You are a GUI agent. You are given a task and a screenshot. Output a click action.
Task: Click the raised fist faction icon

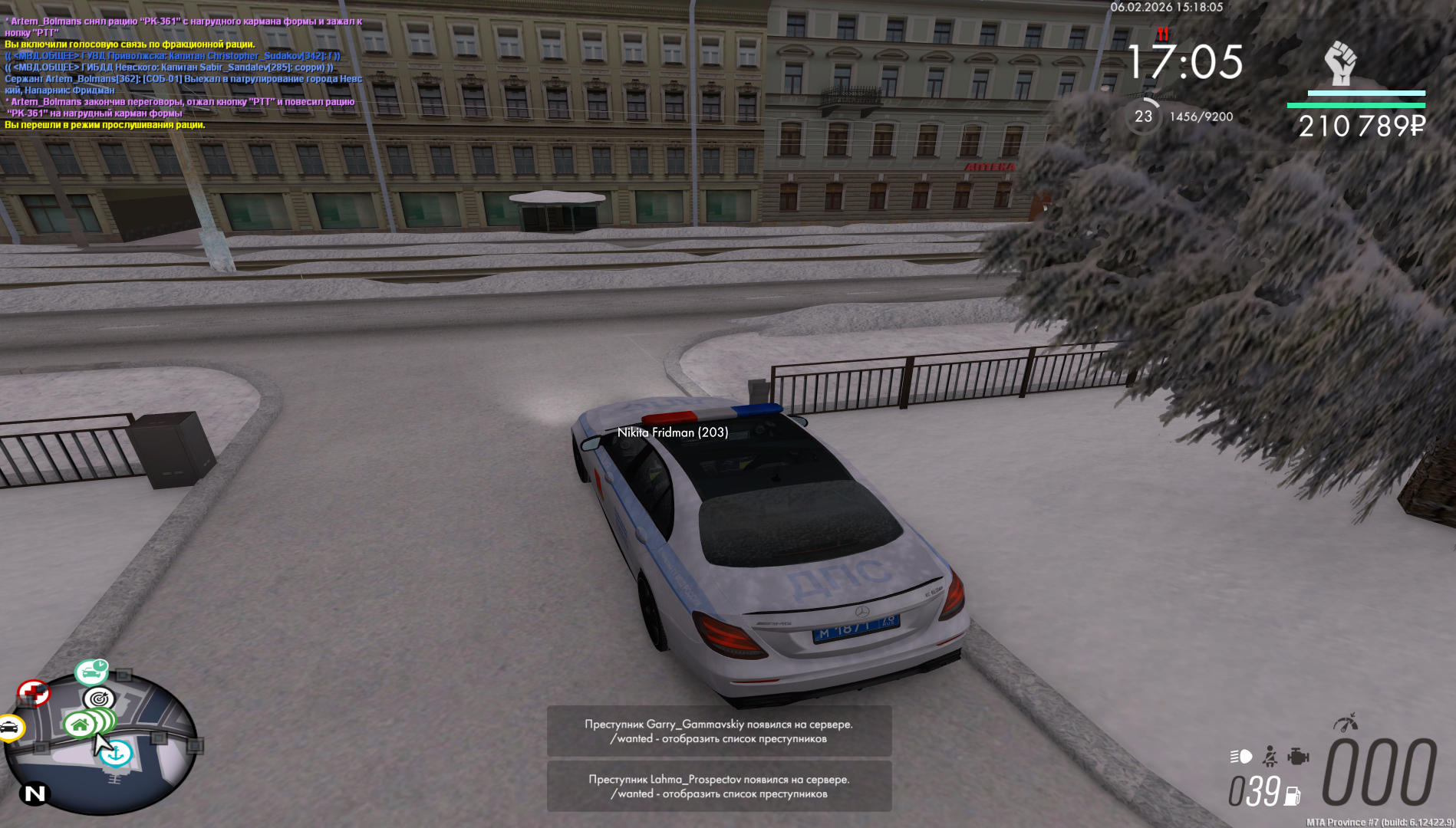pos(1341,63)
